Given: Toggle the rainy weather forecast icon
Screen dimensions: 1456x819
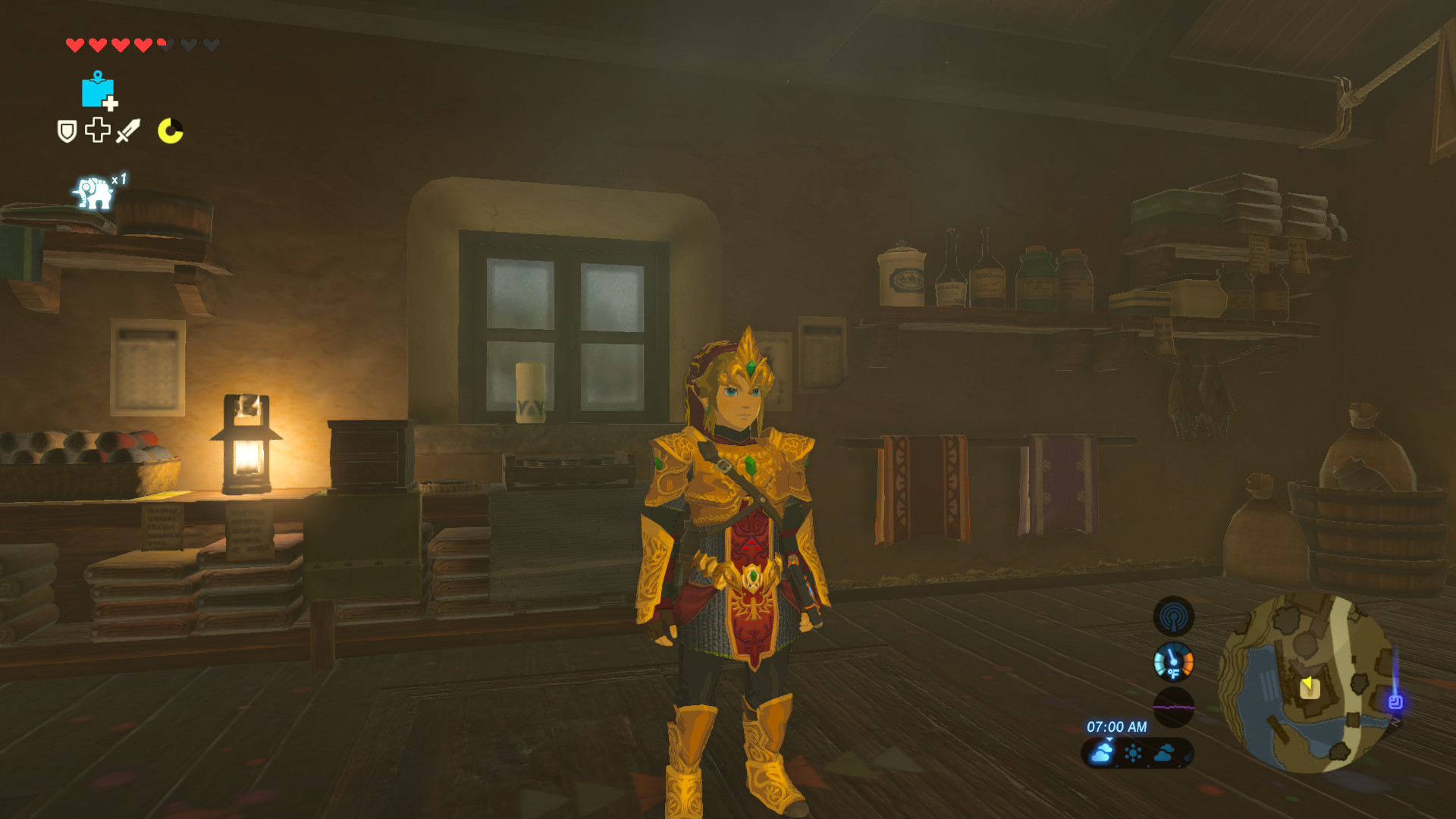Looking at the screenshot, I should [1102, 754].
